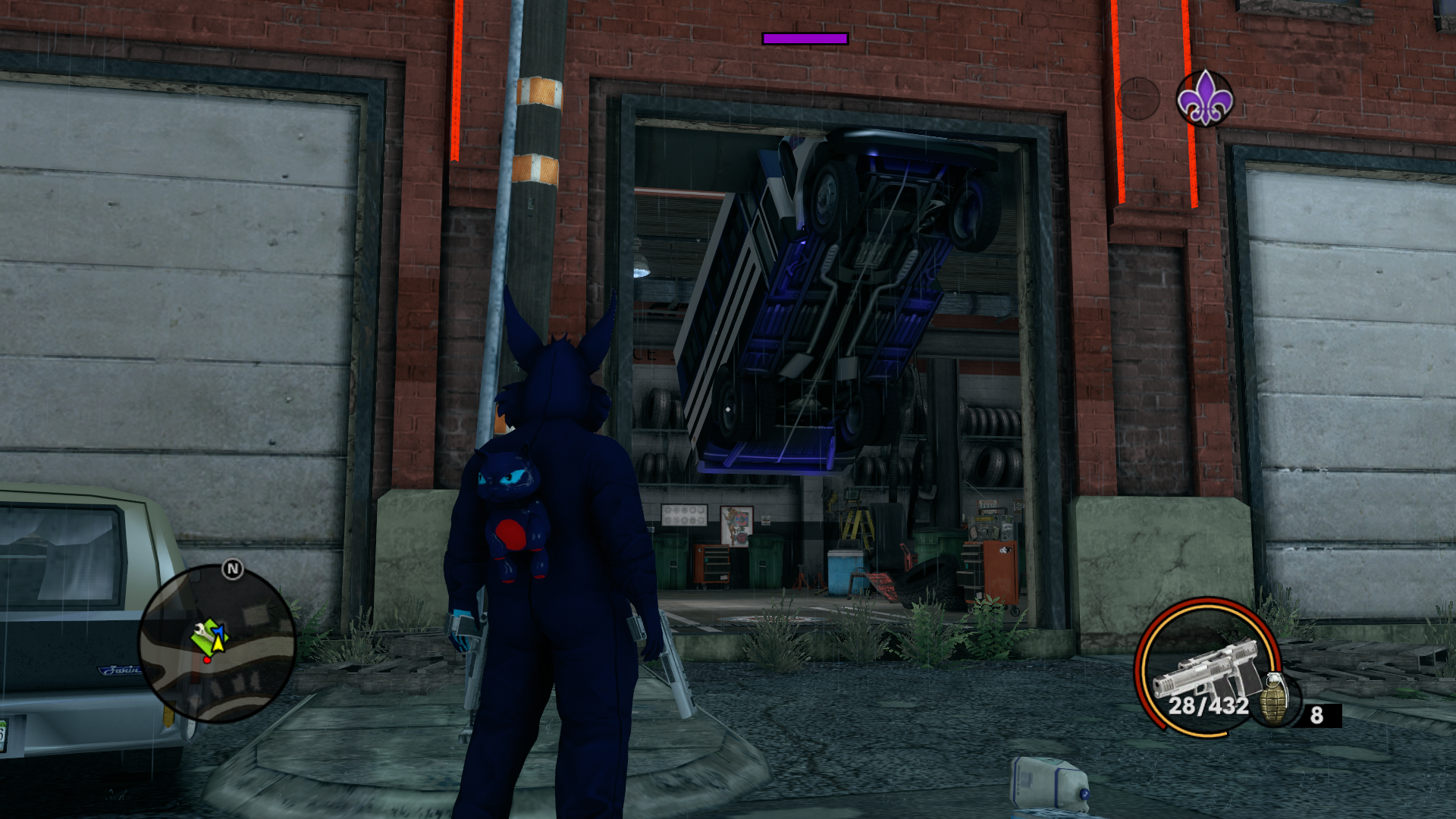
Task: Open the circular minimap
Action: pyautogui.click(x=217, y=643)
